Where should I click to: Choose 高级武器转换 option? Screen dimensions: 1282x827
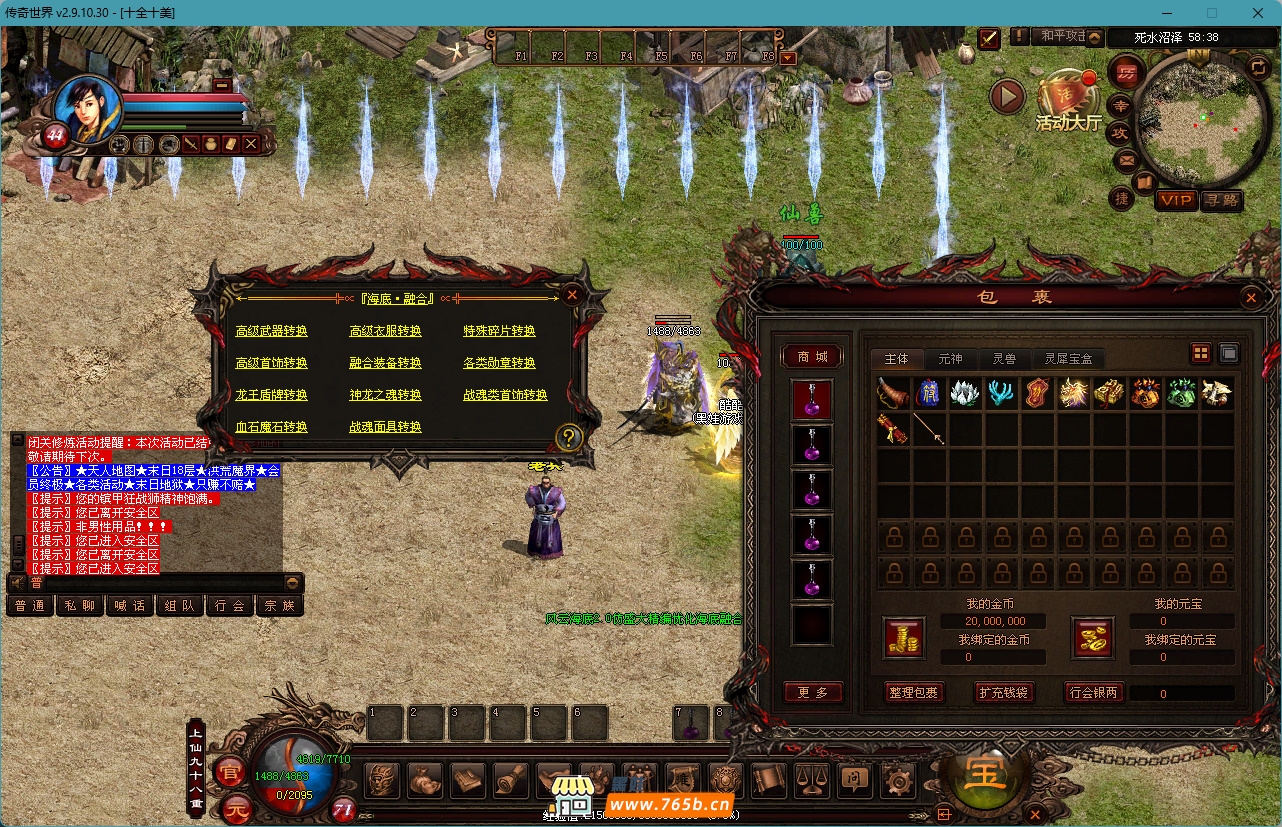point(272,331)
